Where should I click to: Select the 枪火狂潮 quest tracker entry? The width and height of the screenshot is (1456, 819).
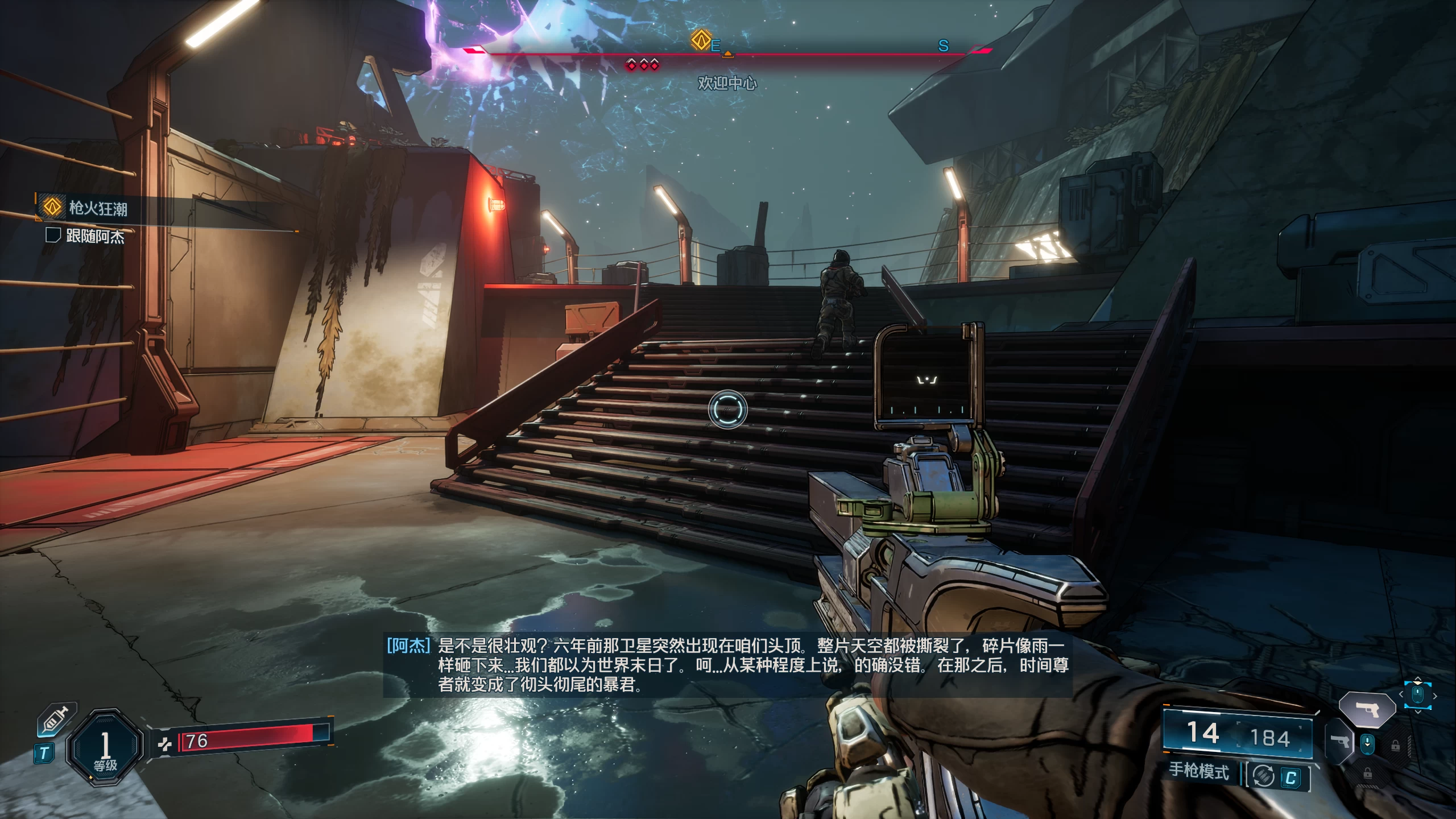click(x=98, y=208)
